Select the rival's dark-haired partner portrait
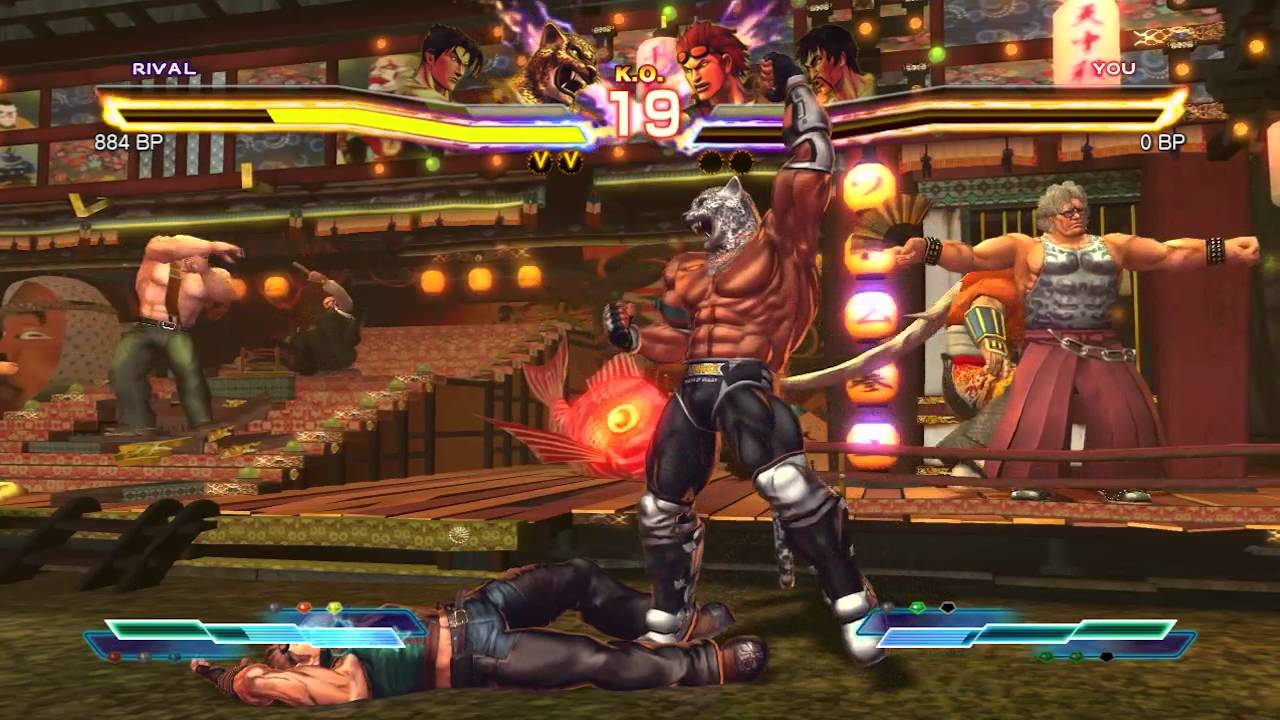The height and width of the screenshot is (720, 1280). tap(447, 60)
